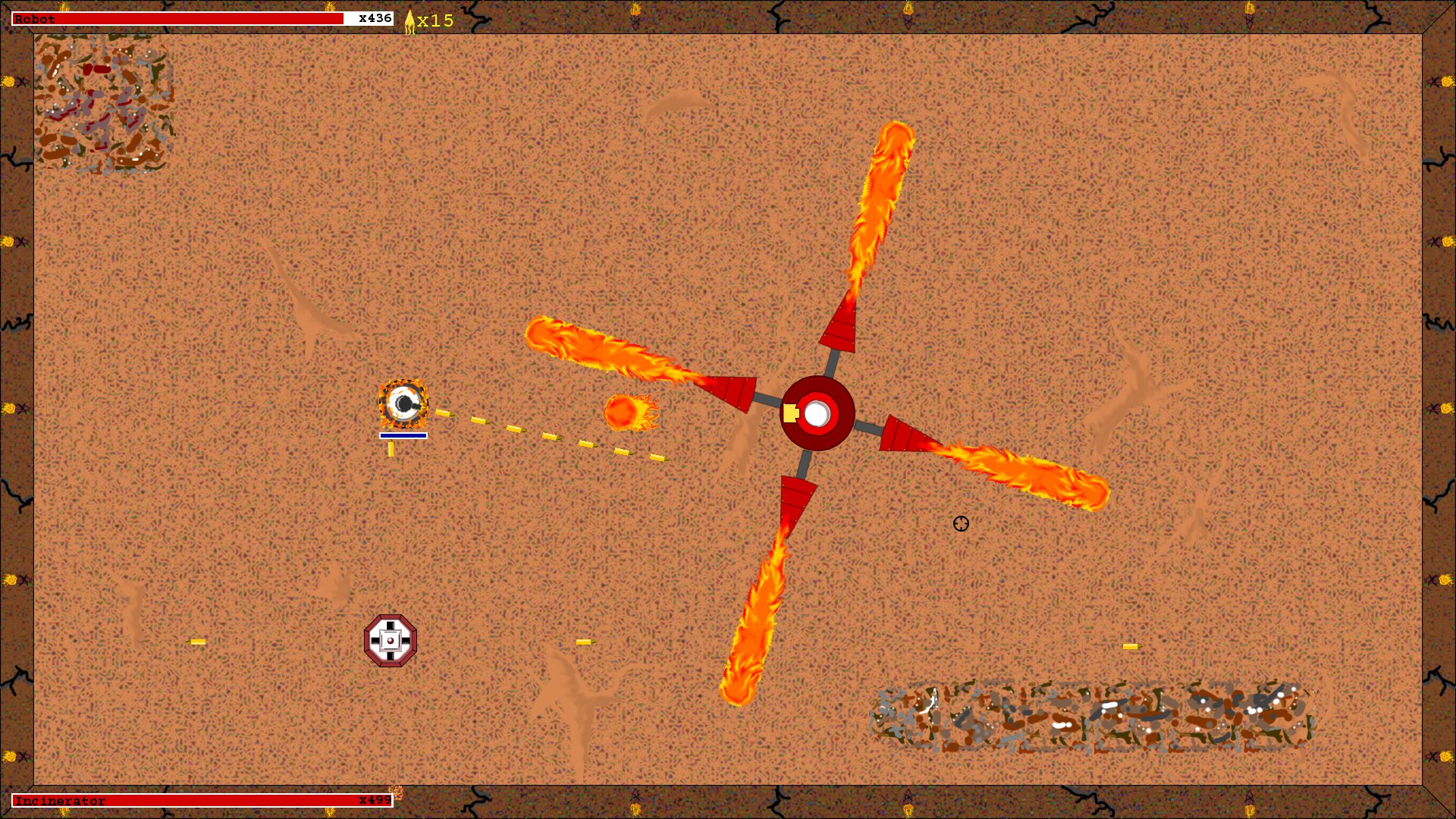Click the Incinerator label on the bottom health bar
The height and width of the screenshot is (819, 1456).
[61, 800]
